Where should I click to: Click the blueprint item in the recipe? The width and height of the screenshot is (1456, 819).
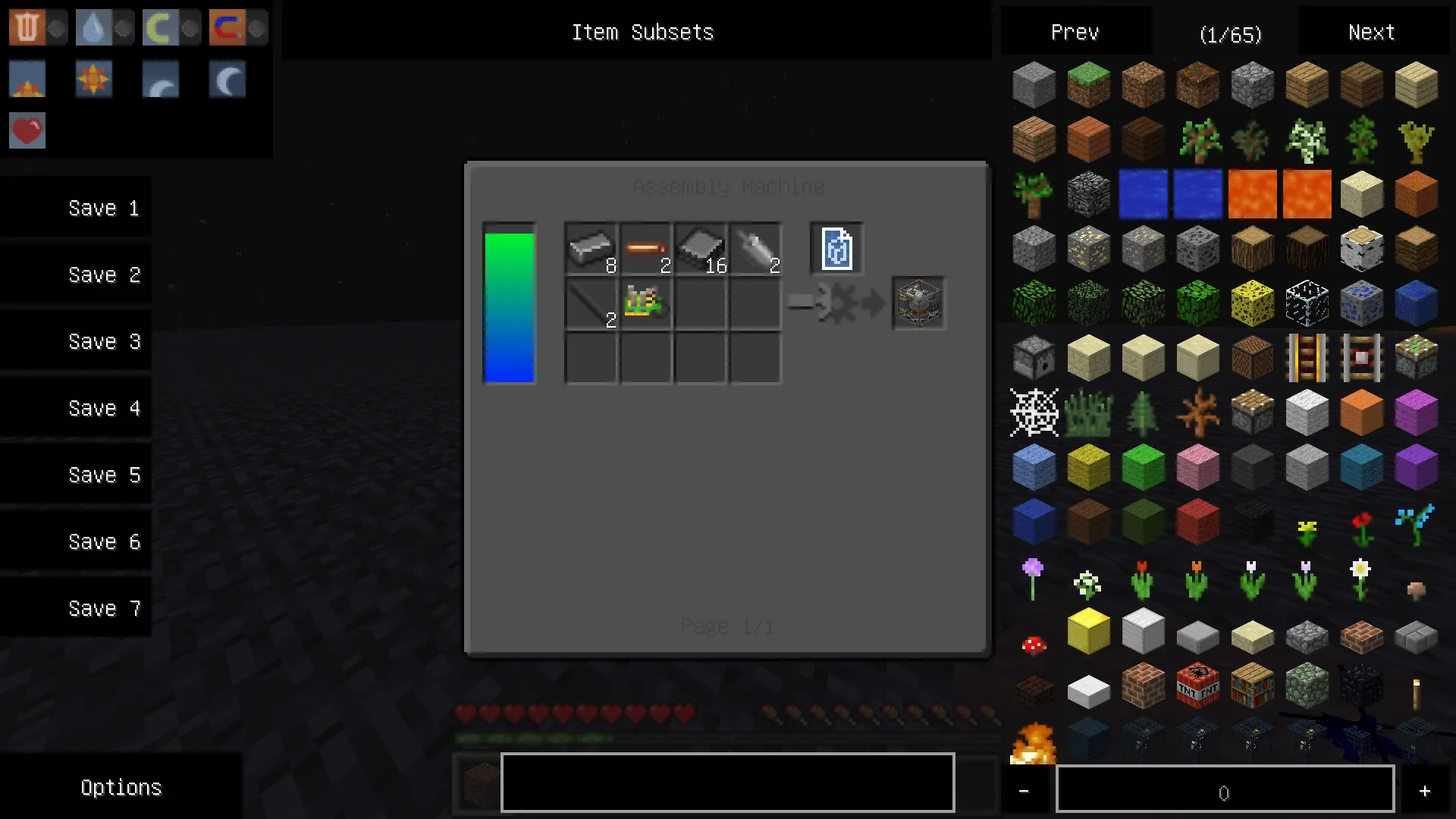[x=836, y=248]
